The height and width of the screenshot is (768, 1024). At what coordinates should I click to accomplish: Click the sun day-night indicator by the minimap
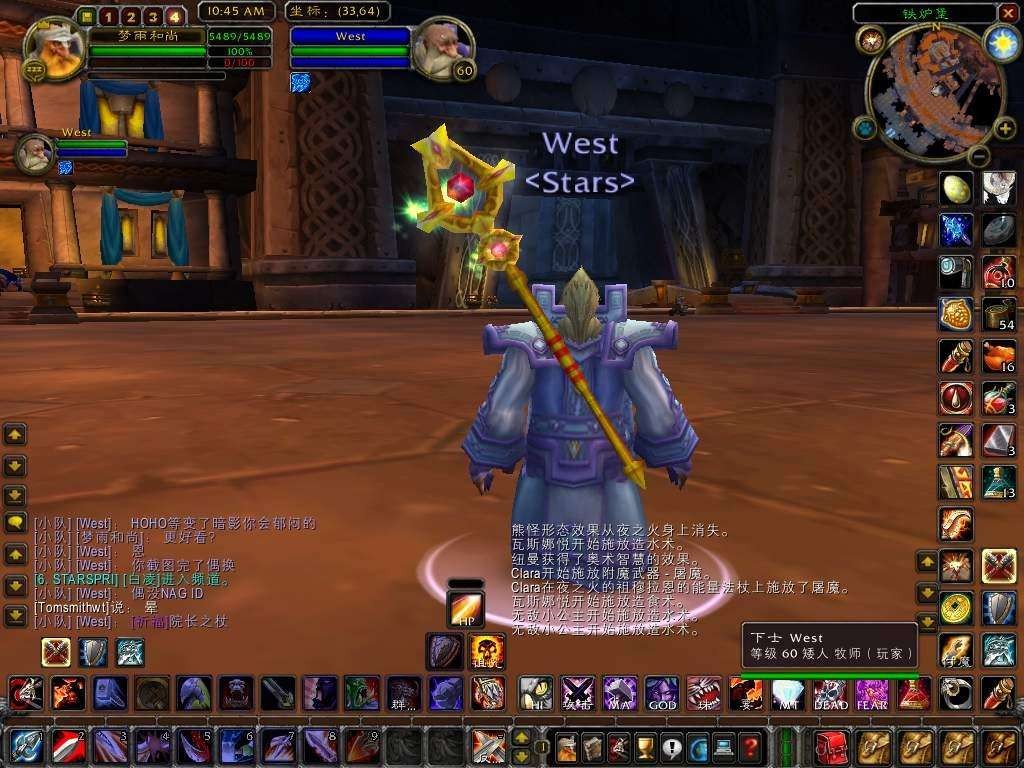(999, 42)
